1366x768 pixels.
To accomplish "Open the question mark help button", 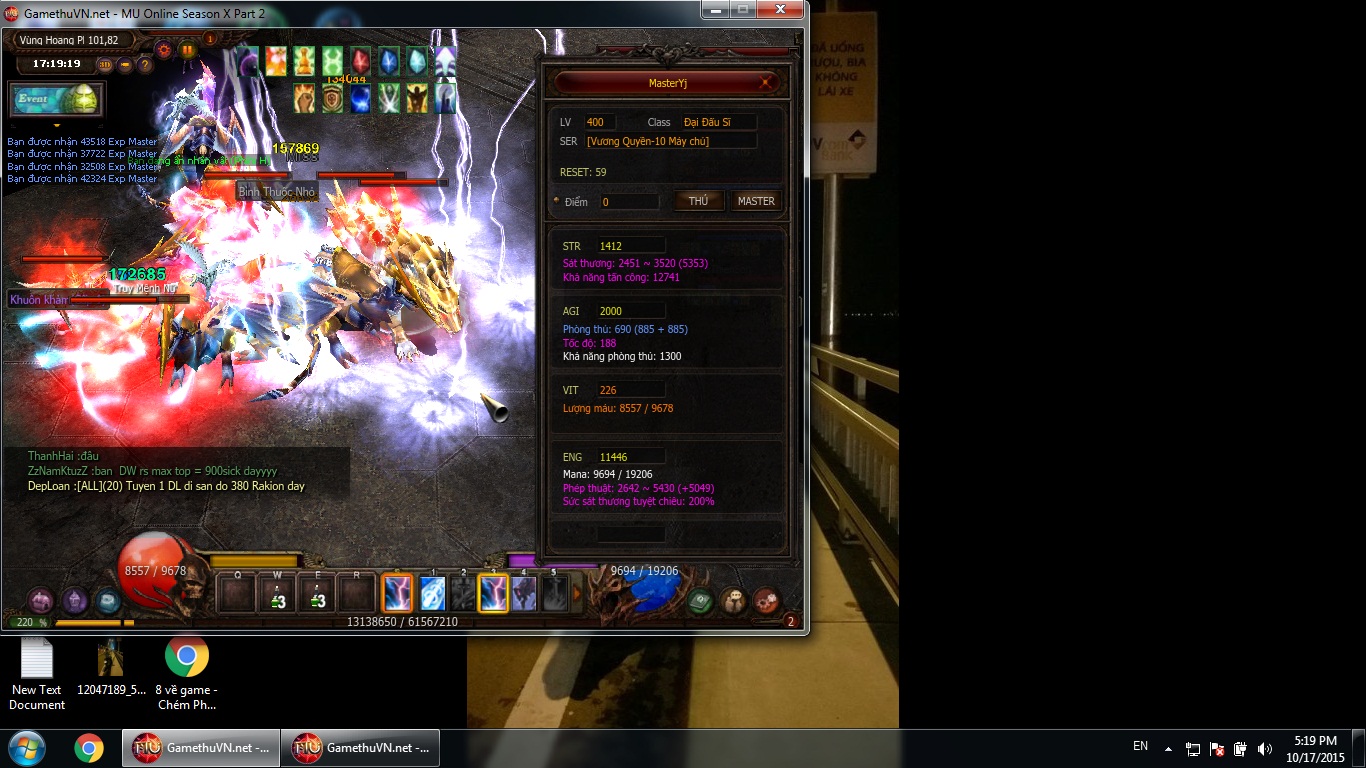I will [145, 65].
